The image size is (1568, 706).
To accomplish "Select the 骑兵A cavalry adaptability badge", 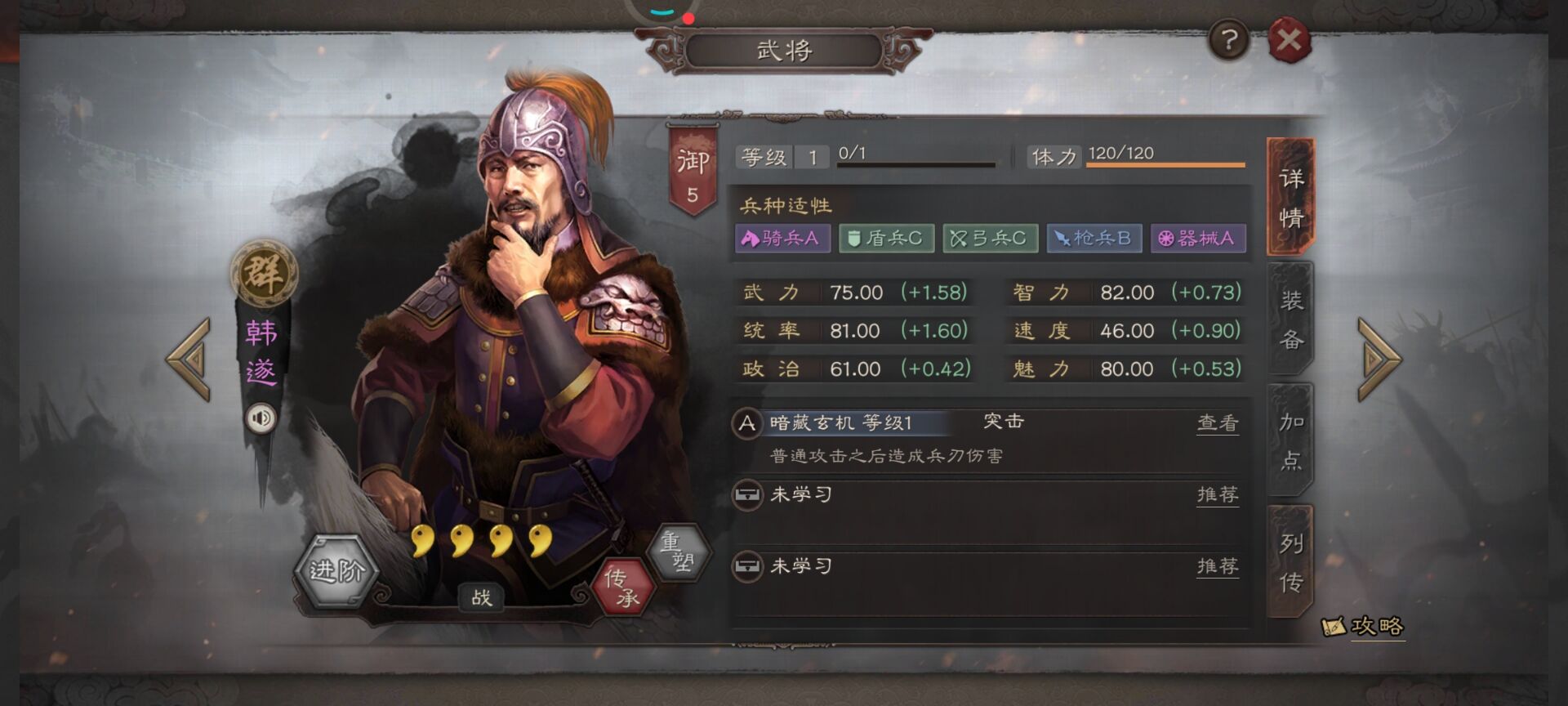I will 782,239.
